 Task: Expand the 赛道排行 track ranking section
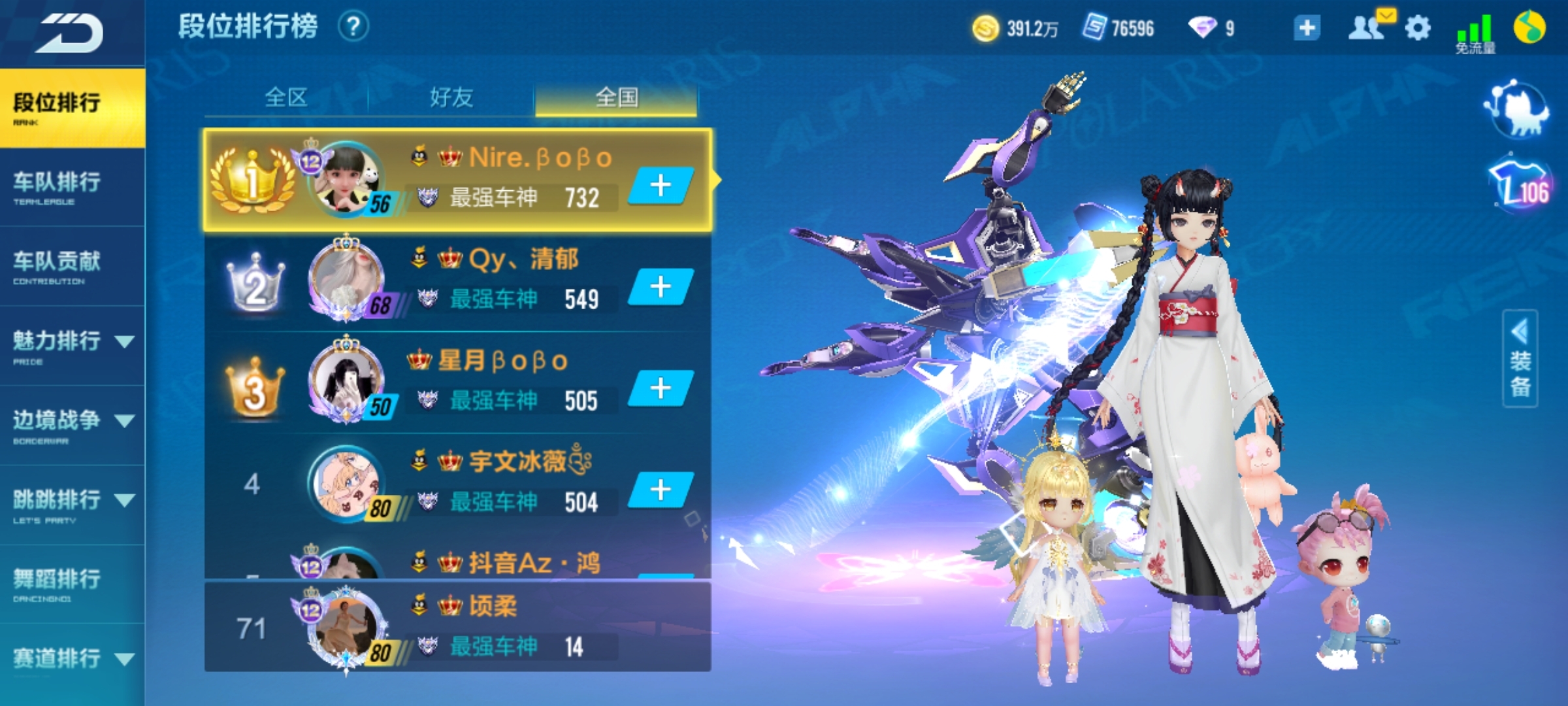tap(72, 660)
